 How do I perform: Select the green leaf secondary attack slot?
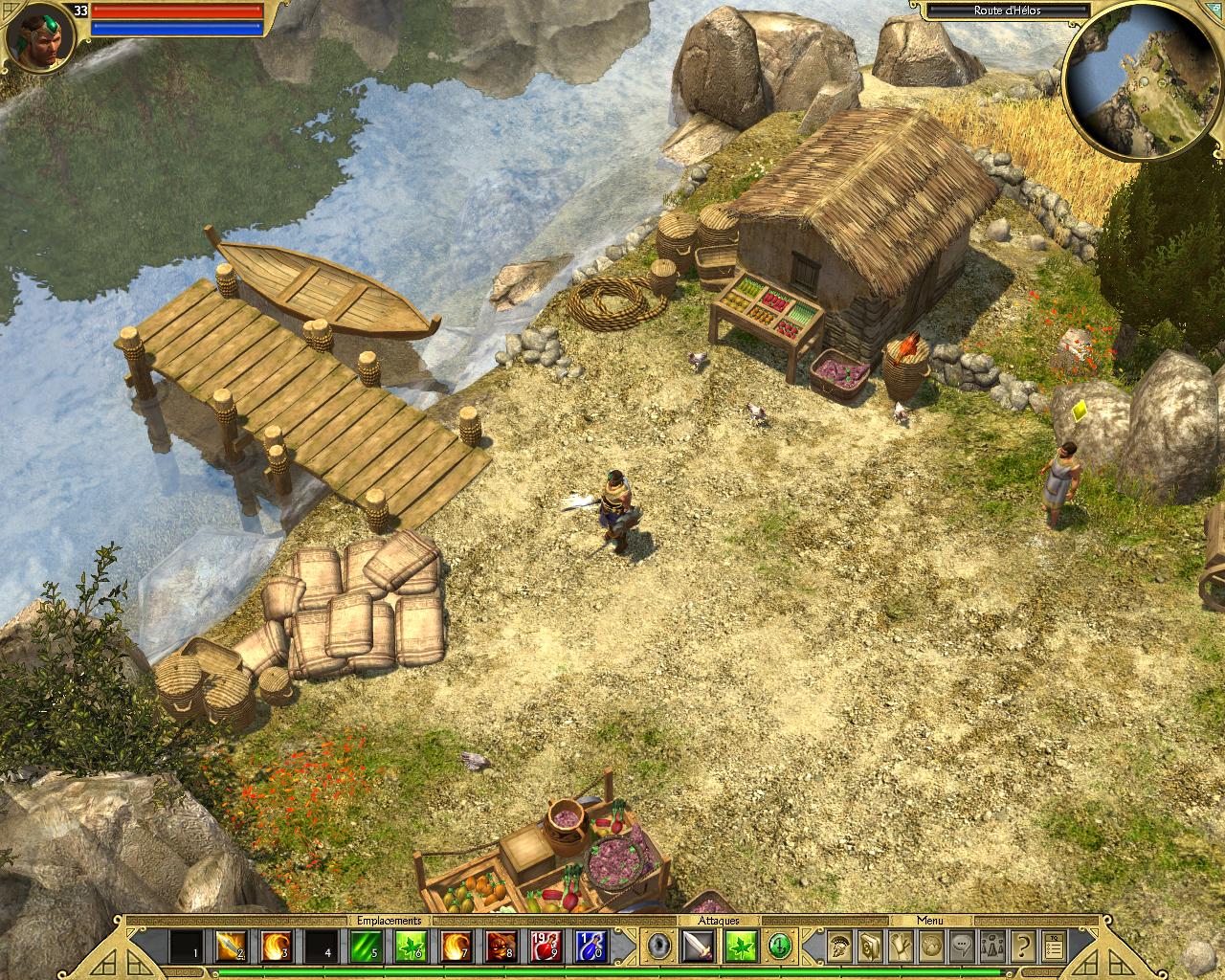(x=742, y=947)
